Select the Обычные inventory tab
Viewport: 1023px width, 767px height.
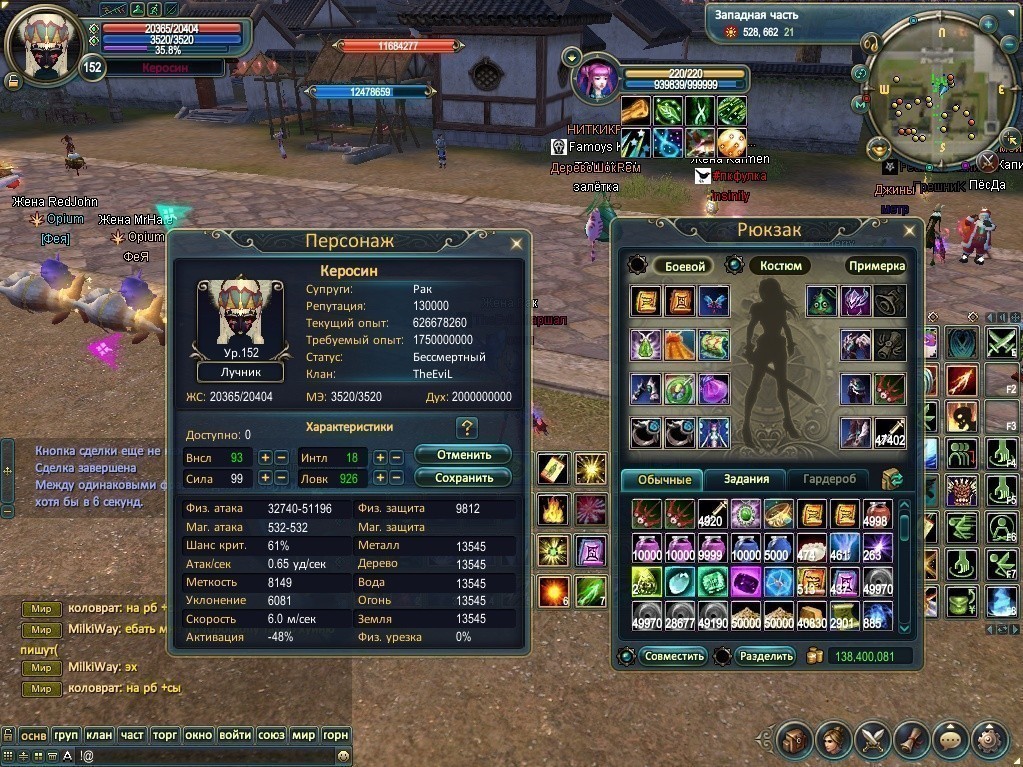663,480
